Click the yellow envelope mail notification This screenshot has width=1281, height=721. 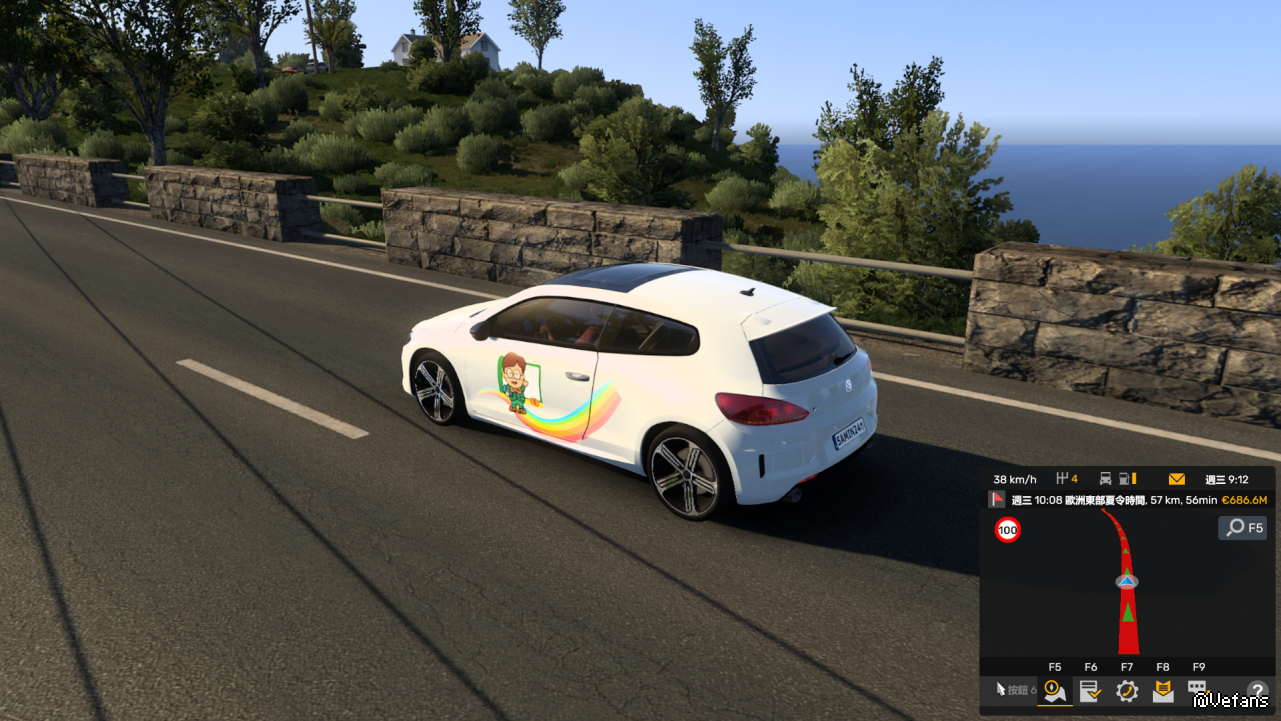[1177, 479]
